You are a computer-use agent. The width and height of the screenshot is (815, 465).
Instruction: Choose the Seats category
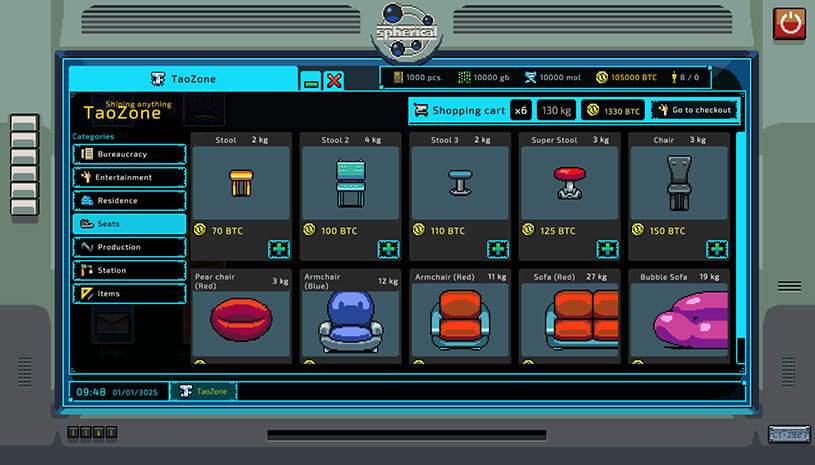coord(129,224)
